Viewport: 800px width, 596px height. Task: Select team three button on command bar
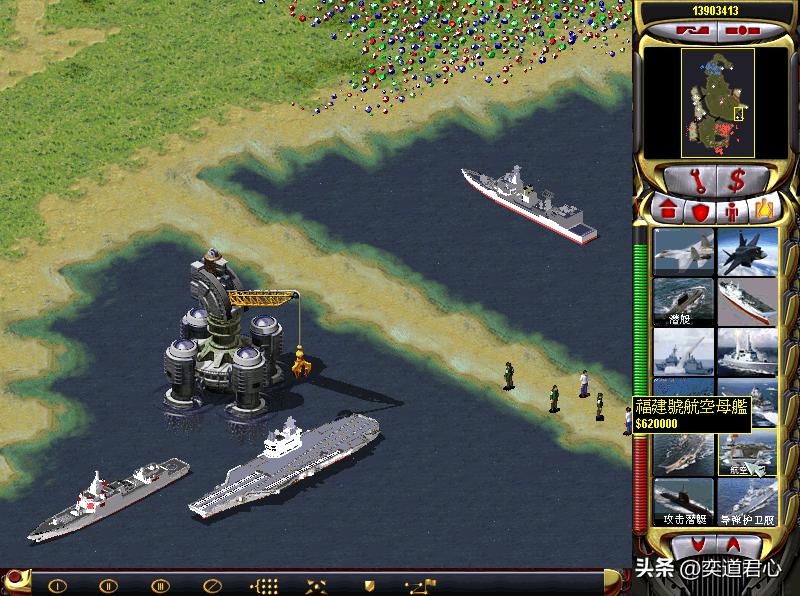click(x=160, y=585)
